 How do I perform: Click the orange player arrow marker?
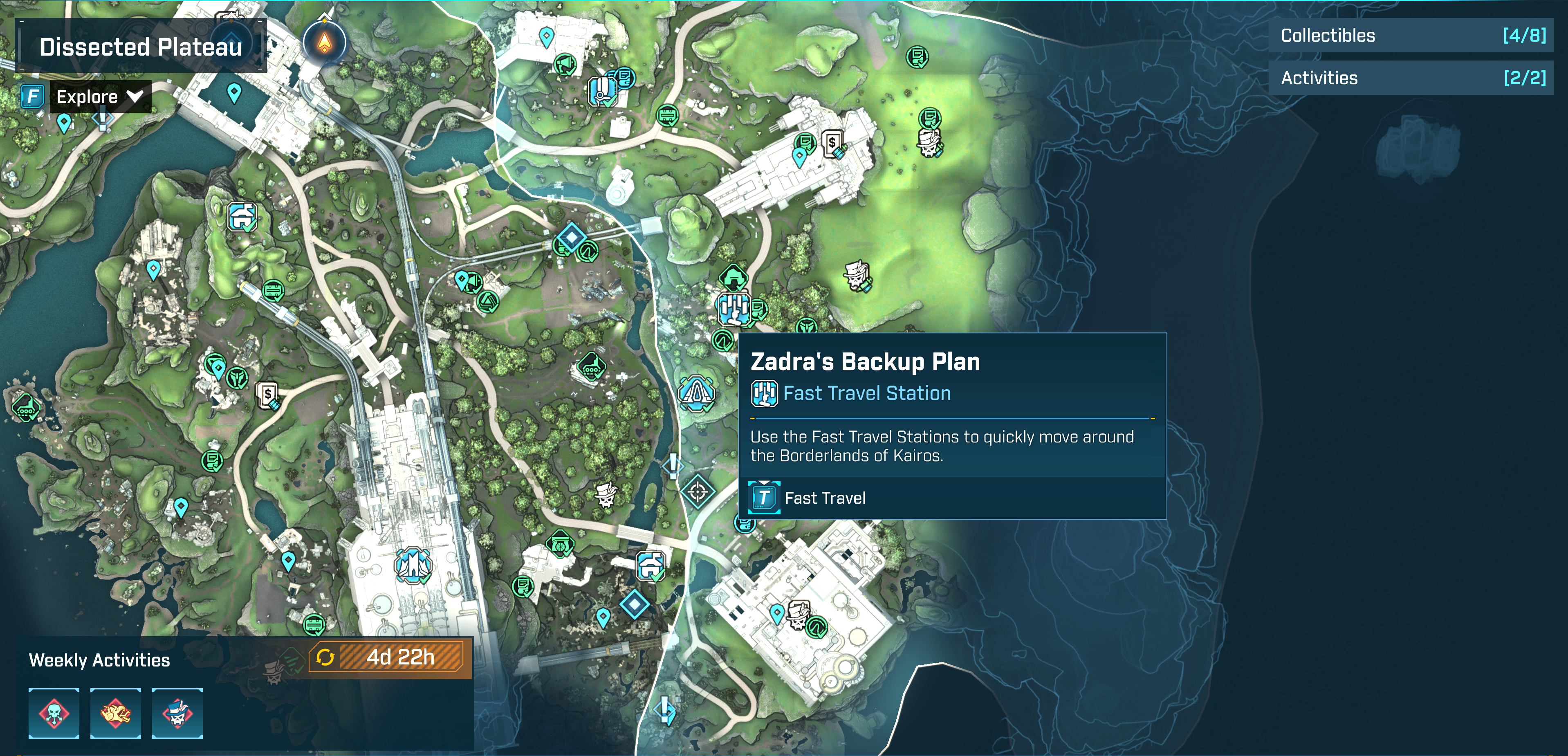point(325,43)
